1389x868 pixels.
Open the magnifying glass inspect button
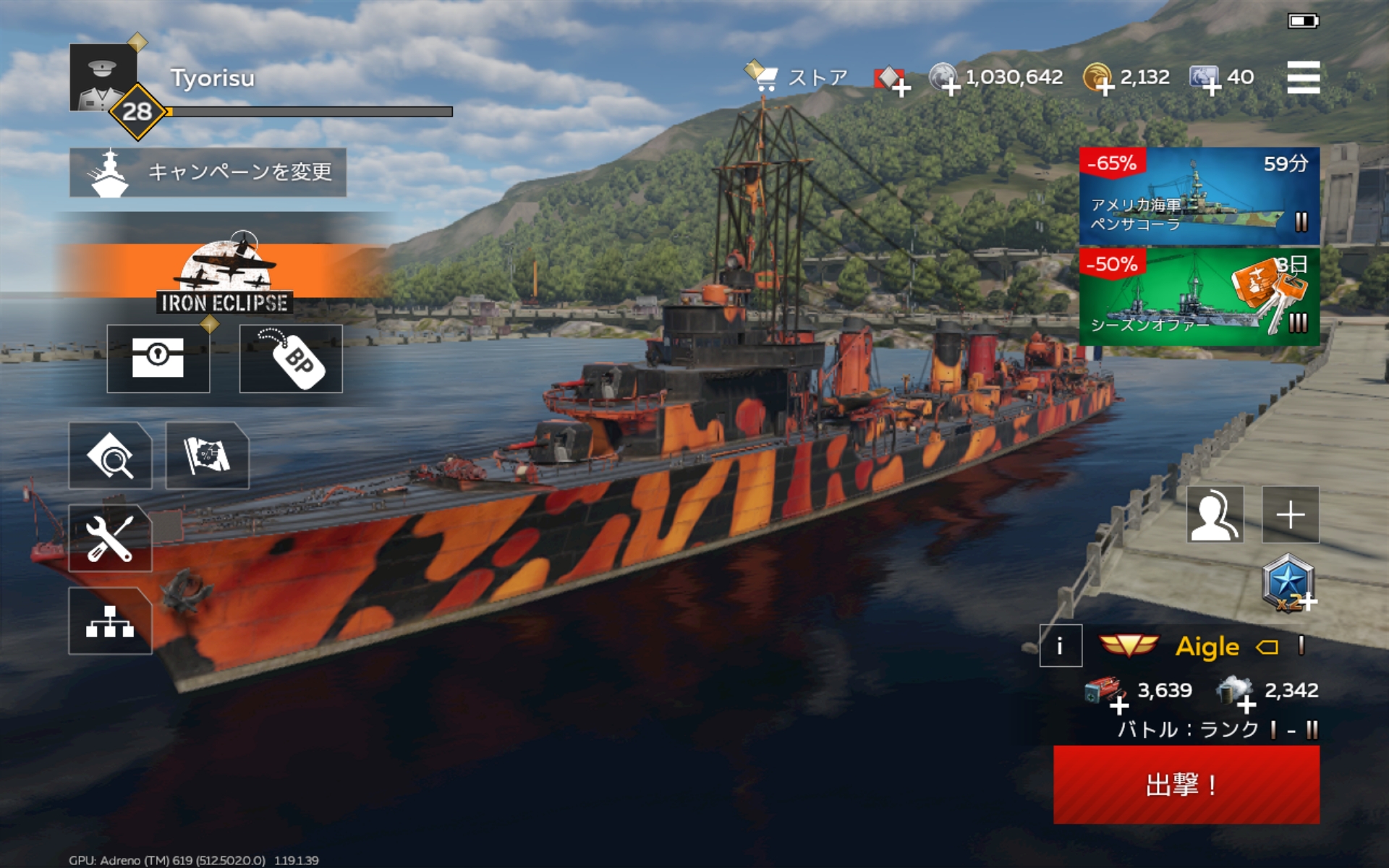coord(111,456)
